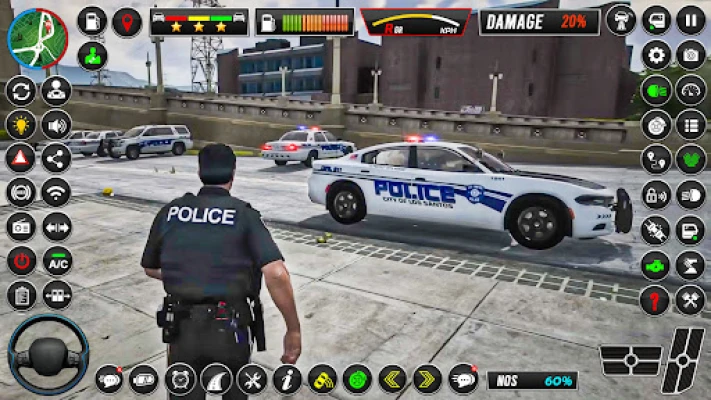
Task: Tap the camera screenshot icon
Action: coord(690,55)
